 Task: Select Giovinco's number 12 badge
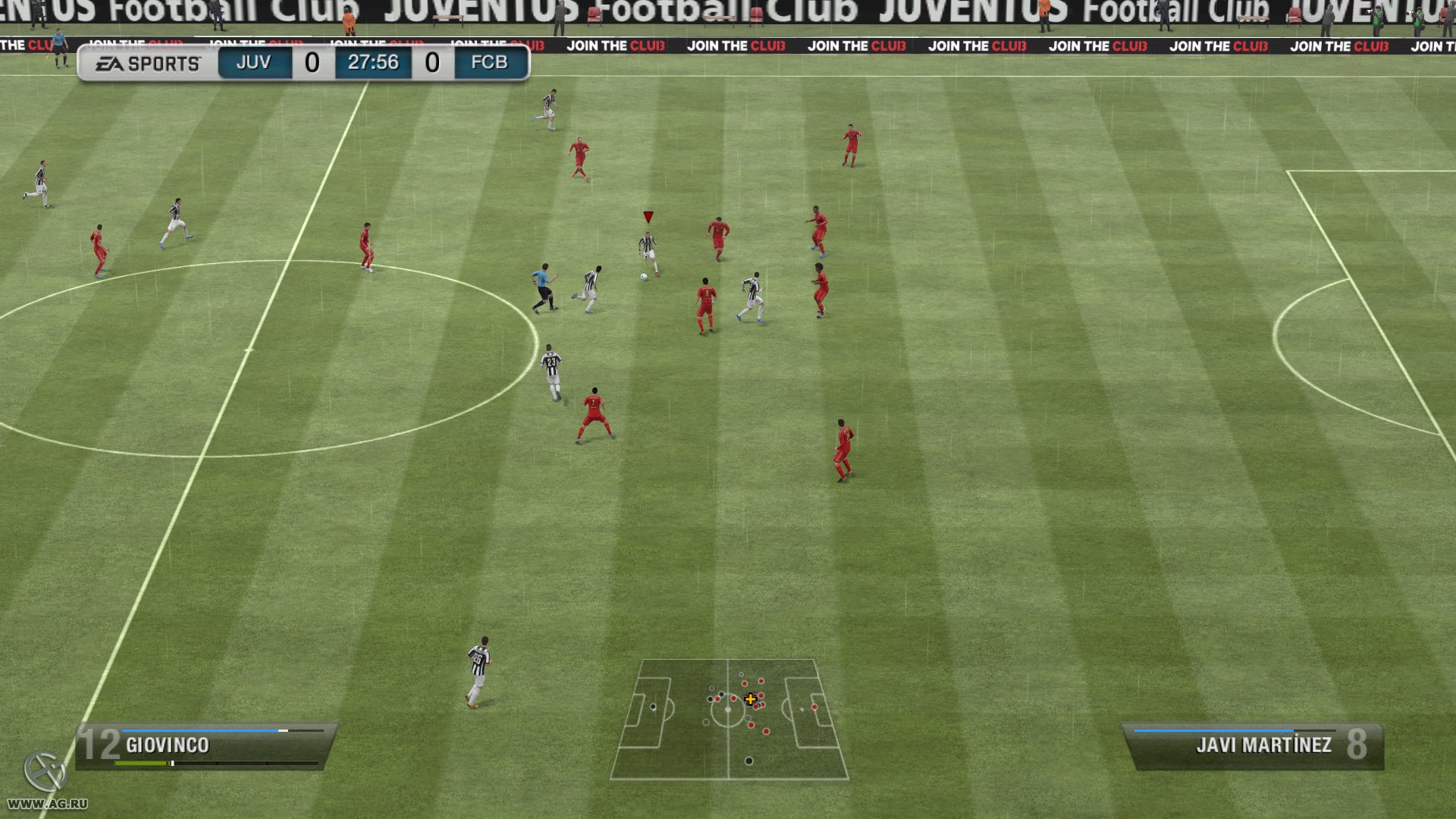pyautogui.click(x=99, y=745)
